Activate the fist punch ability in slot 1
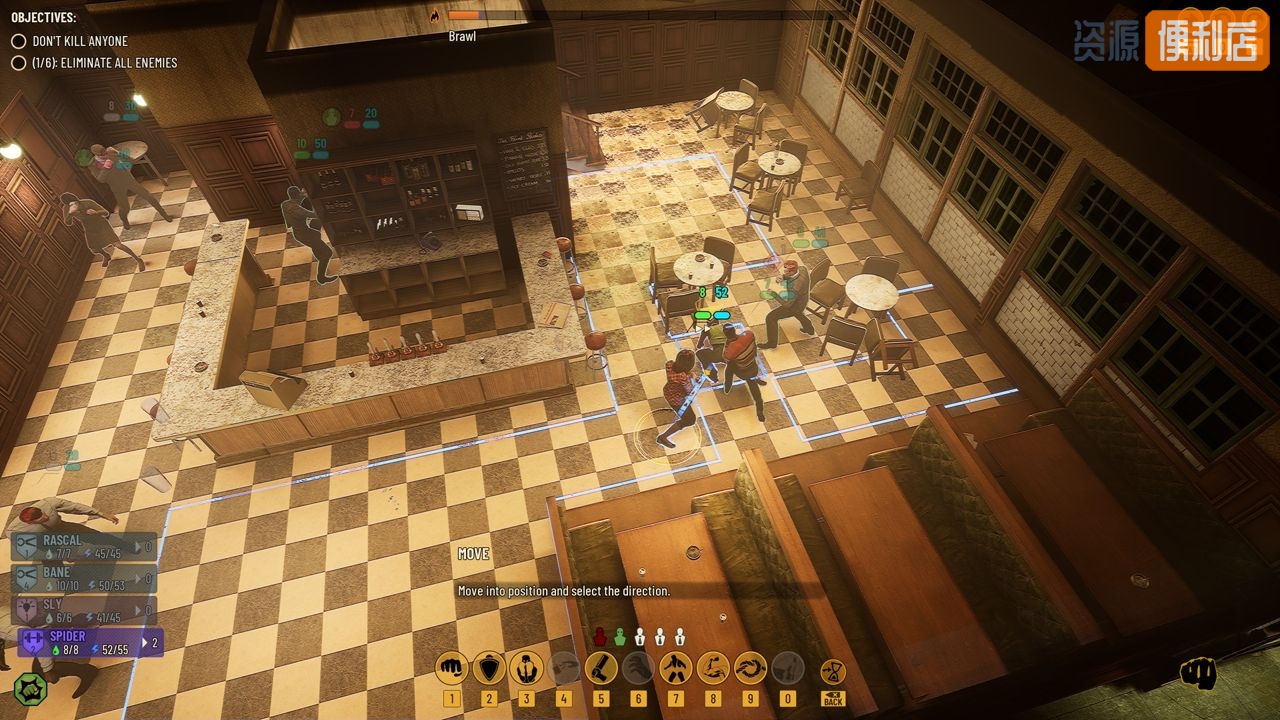The height and width of the screenshot is (720, 1280). point(452,667)
